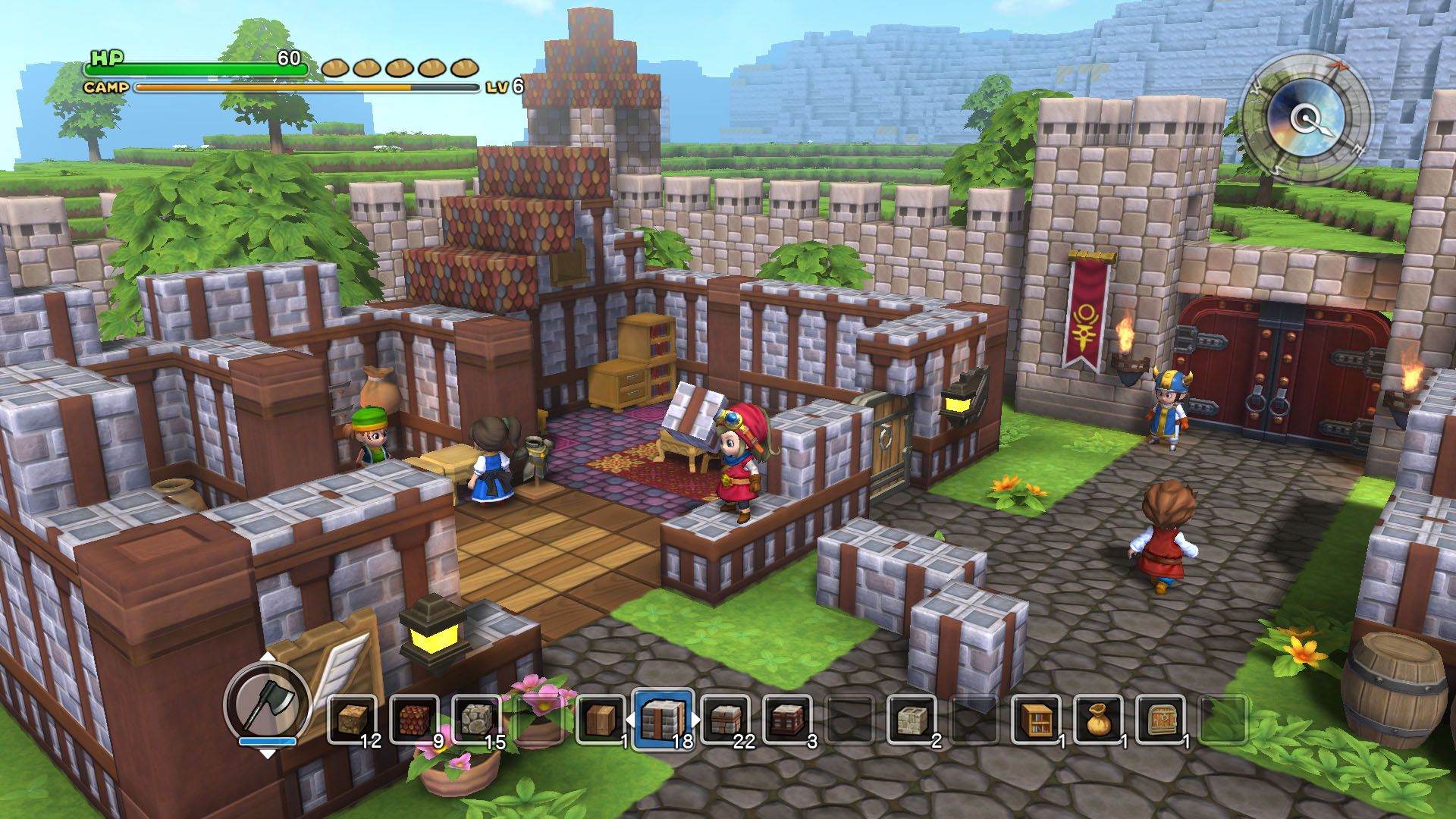Select the sack item in the hotbar

[x=1096, y=717]
